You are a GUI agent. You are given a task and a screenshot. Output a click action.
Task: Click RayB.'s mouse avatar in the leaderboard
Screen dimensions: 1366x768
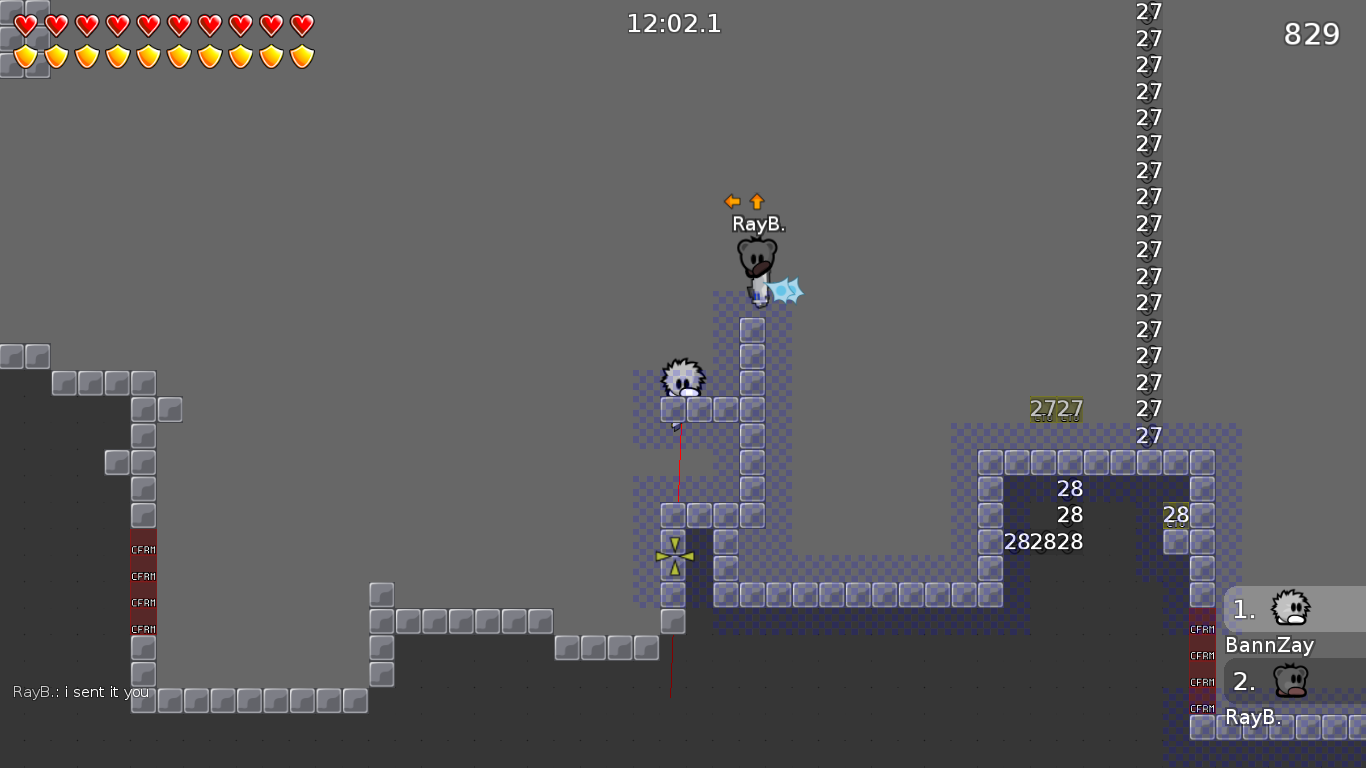pos(1290,680)
